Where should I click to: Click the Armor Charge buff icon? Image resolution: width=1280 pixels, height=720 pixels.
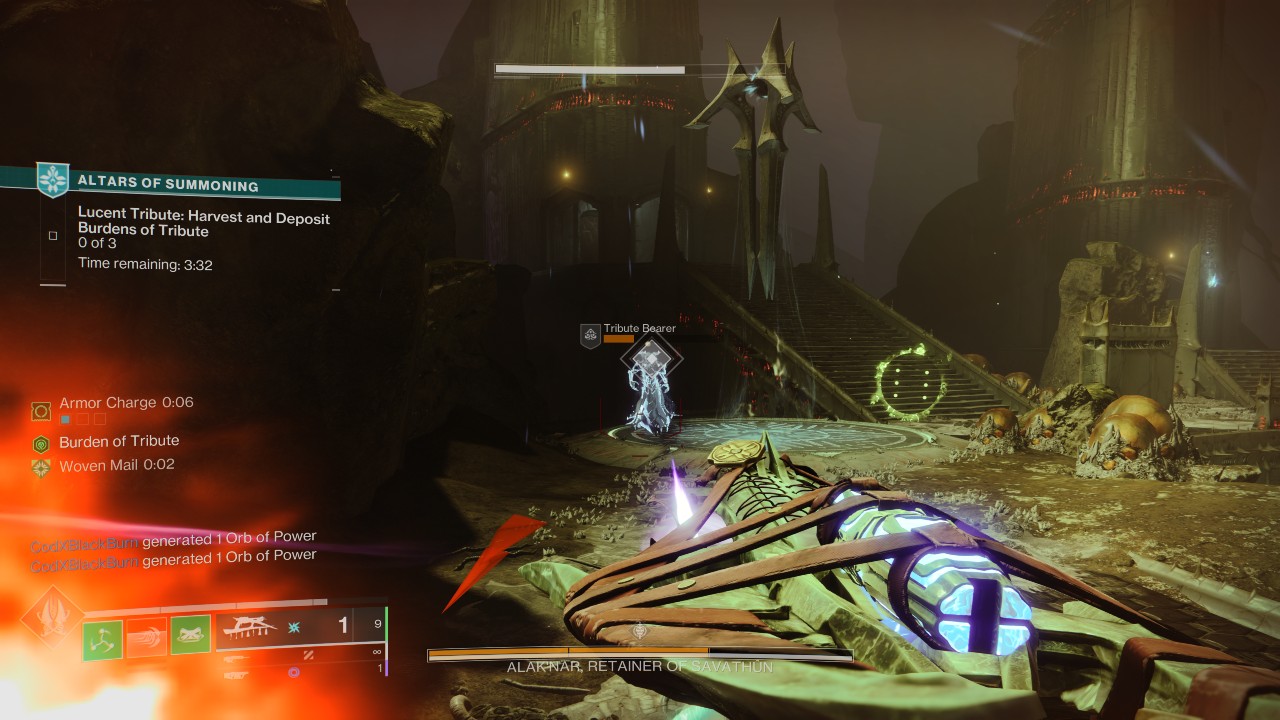pos(41,410)
